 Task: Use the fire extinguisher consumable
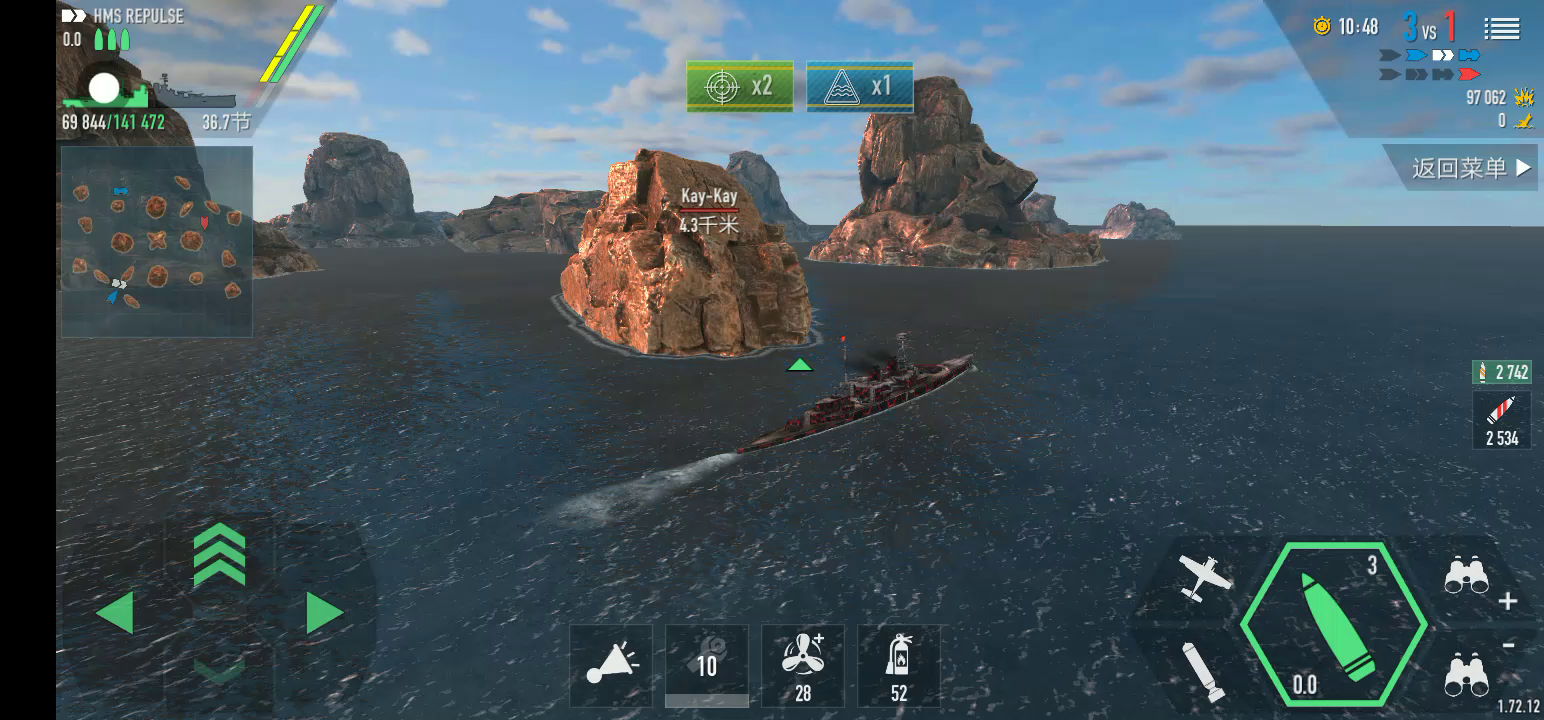coord(899,665)
